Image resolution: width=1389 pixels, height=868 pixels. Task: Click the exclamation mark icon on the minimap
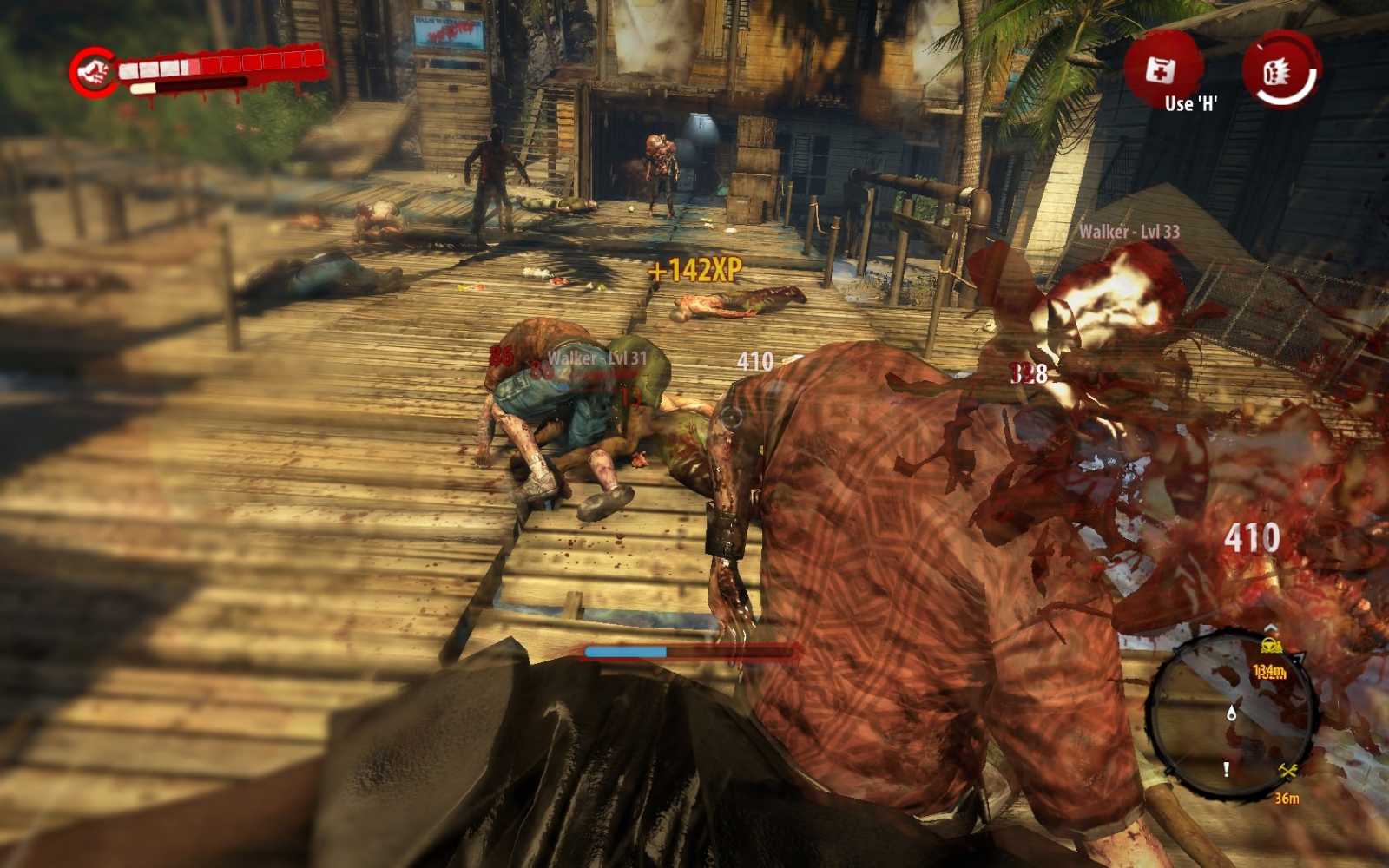(x=1226, y=769)
